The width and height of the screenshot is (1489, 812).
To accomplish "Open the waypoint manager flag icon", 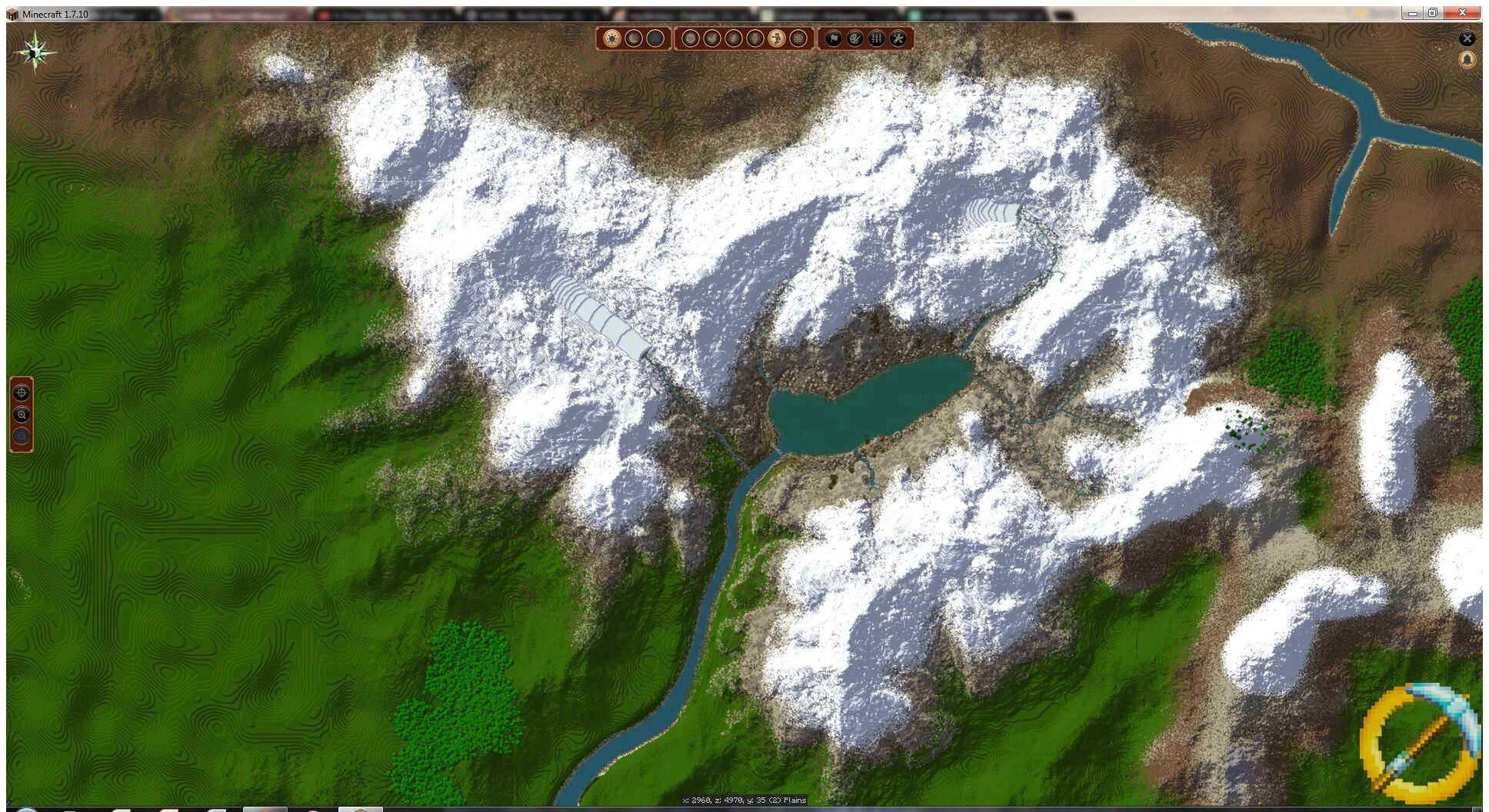I will point(833,38).
